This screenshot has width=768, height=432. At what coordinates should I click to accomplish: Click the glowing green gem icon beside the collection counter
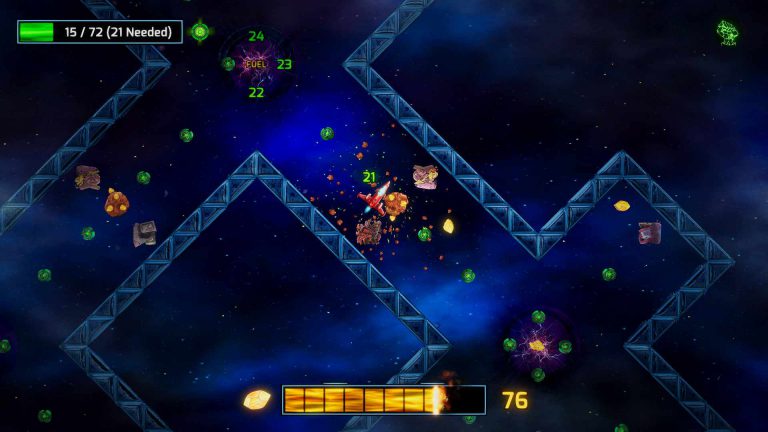(200, 32)
